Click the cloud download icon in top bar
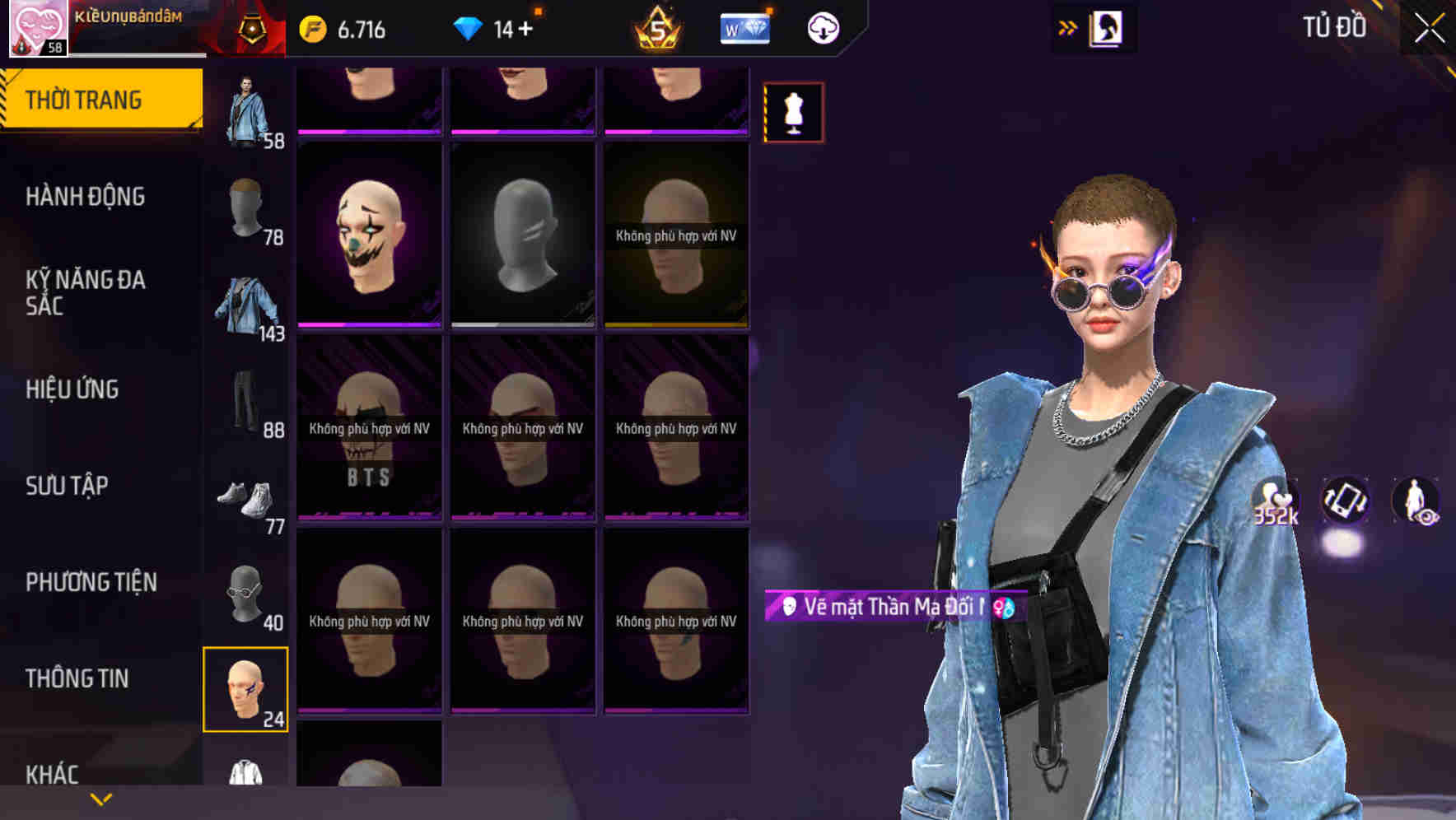The height and width of the screenshot is (820, 1456). 820,26
